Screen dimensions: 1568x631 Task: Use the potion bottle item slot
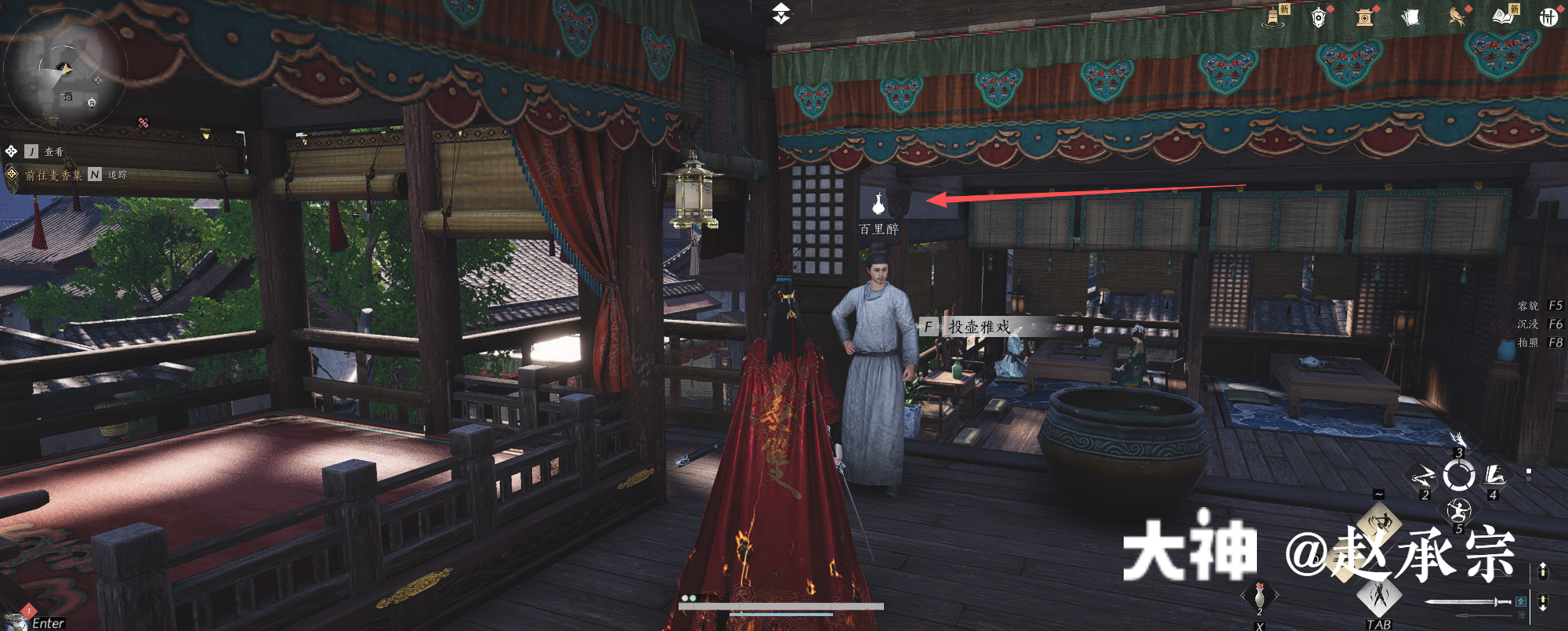1259,595
